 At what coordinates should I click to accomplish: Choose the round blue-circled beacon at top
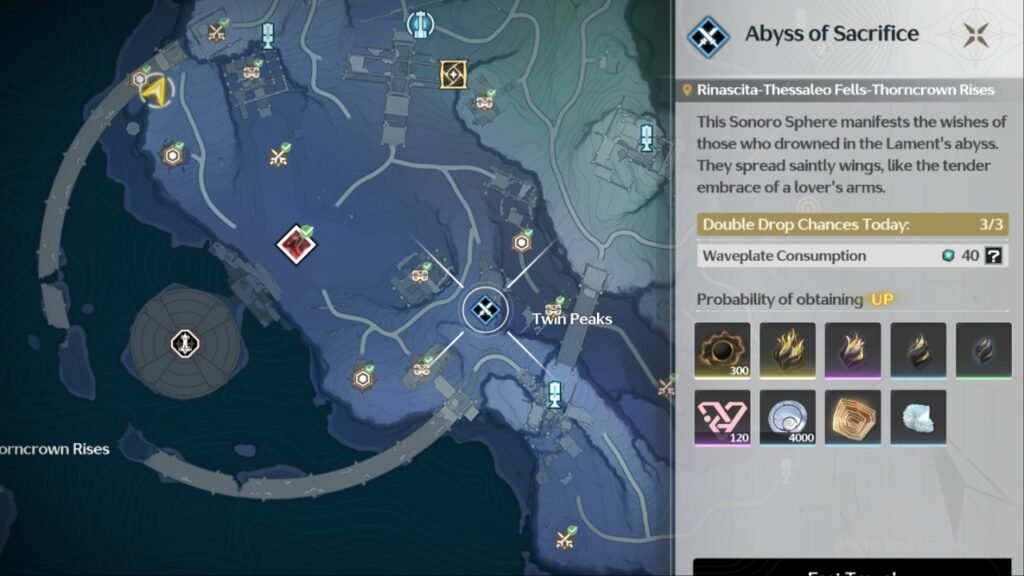(419, 23)
